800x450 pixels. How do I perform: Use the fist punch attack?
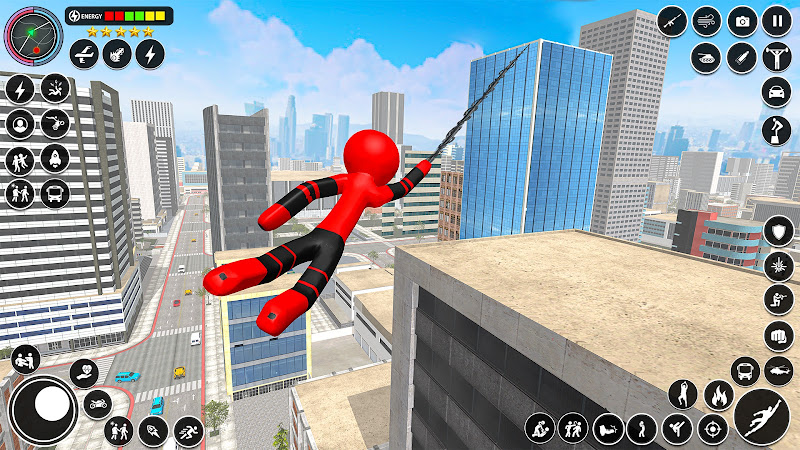pos(777,335)
